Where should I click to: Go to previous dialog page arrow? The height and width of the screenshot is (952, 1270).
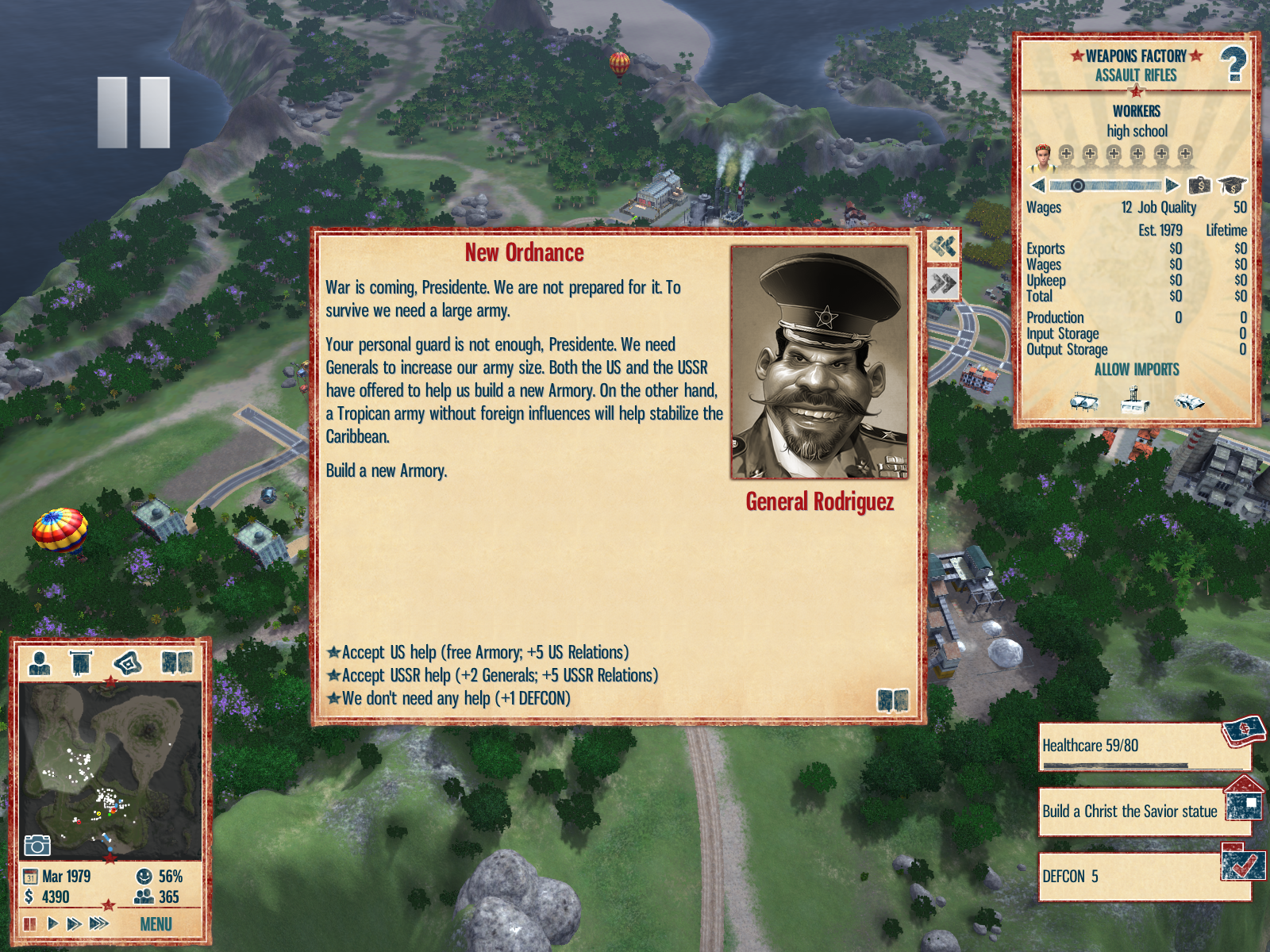pyautogui.click(x=943, y=247)
